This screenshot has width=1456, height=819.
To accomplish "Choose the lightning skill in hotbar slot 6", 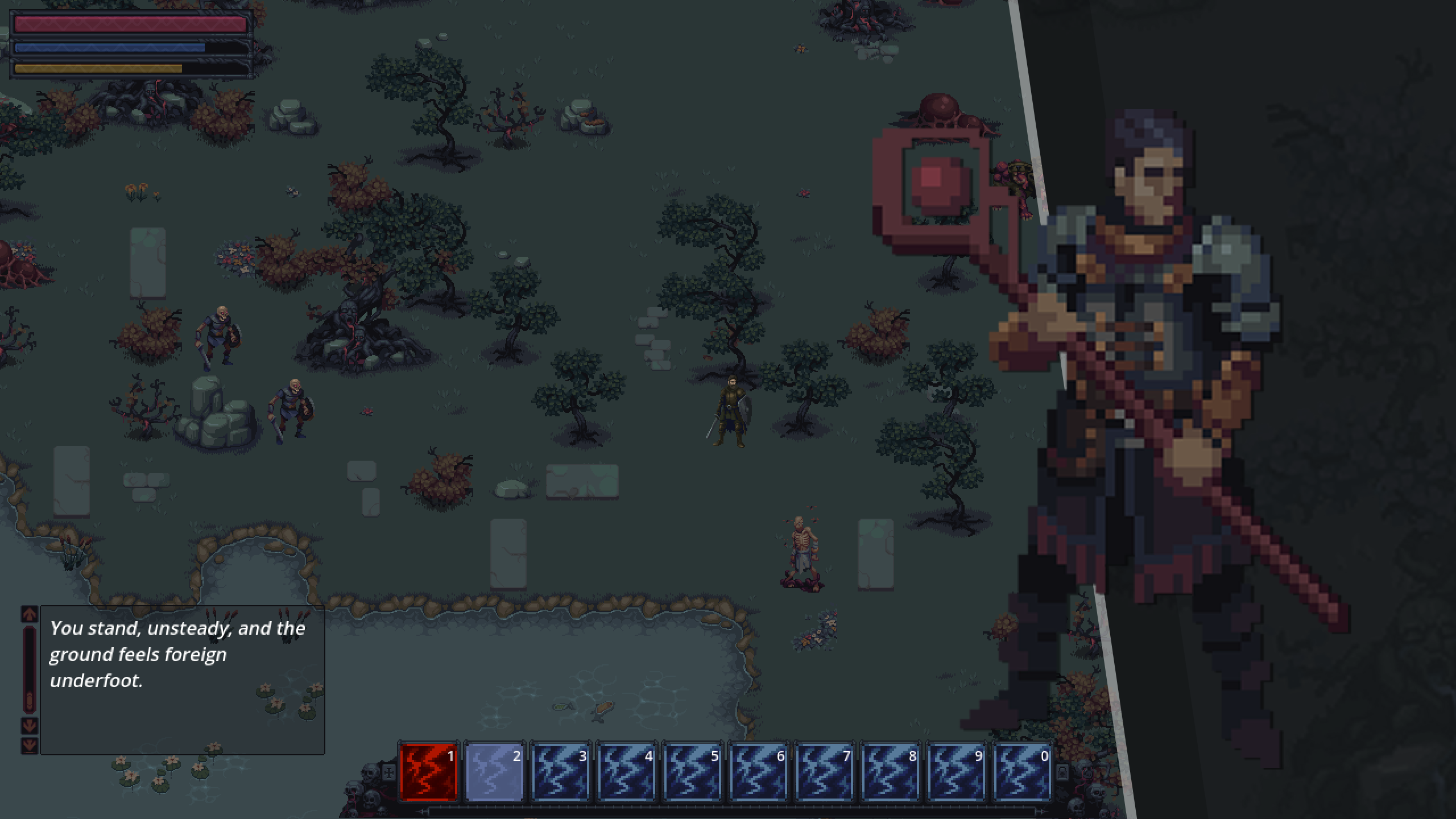I will [x=759, y=772].
